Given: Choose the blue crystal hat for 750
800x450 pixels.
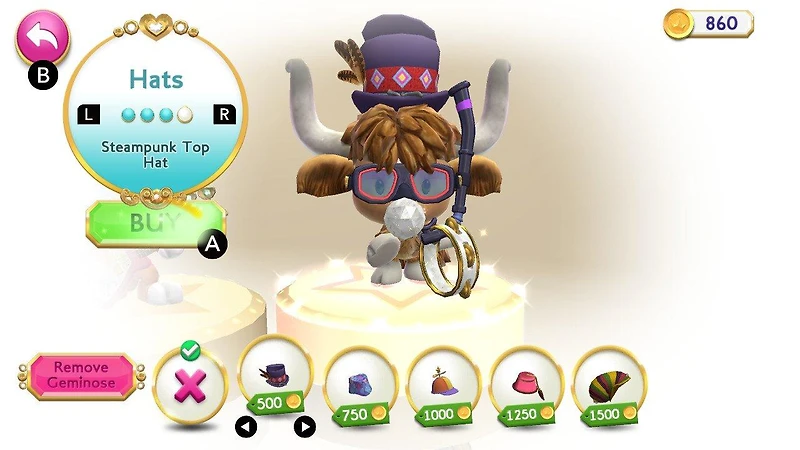Looking at the screenshot, I should (360, 381).
